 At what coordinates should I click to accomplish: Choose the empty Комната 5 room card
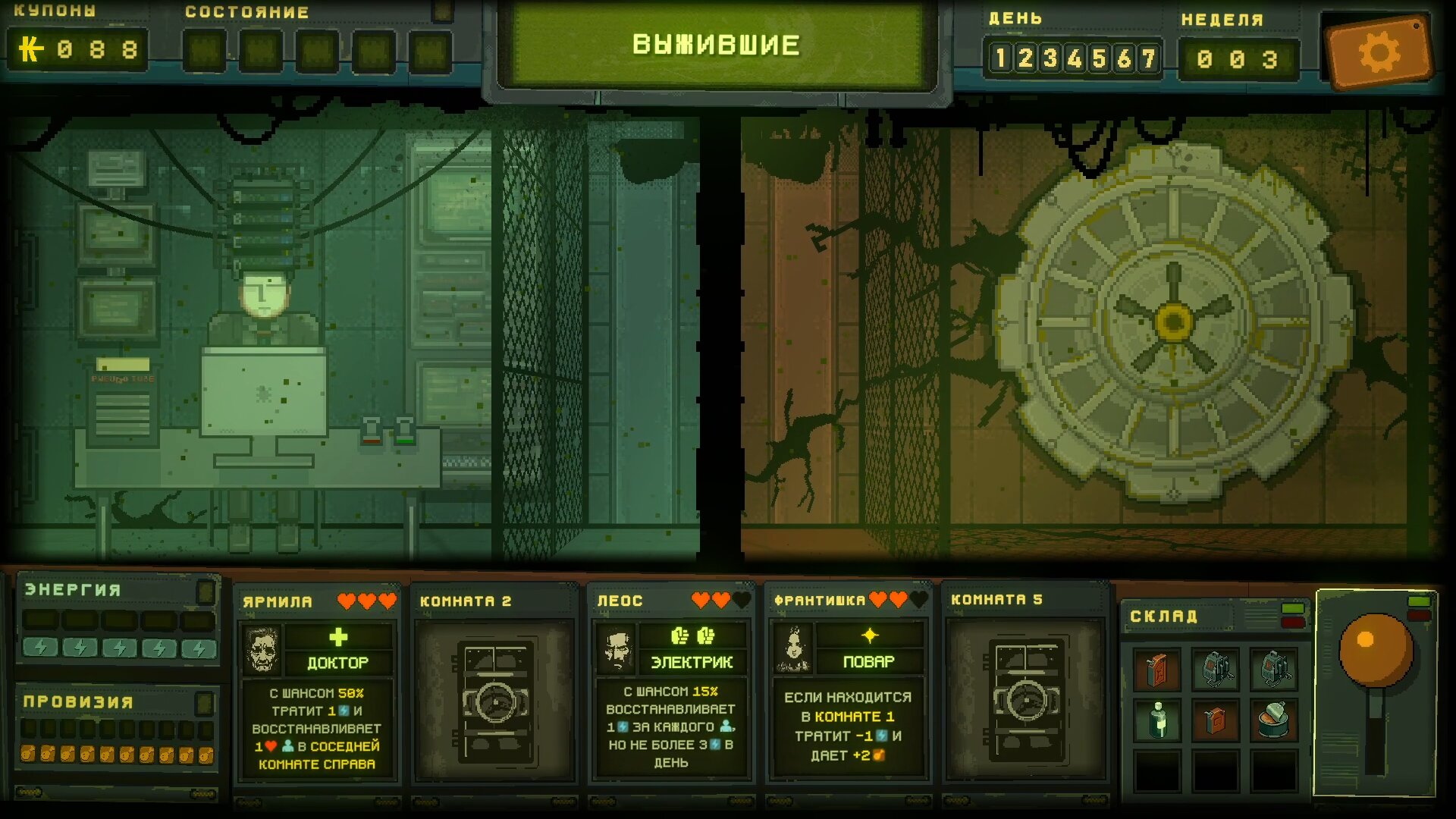coord(1025,690)
